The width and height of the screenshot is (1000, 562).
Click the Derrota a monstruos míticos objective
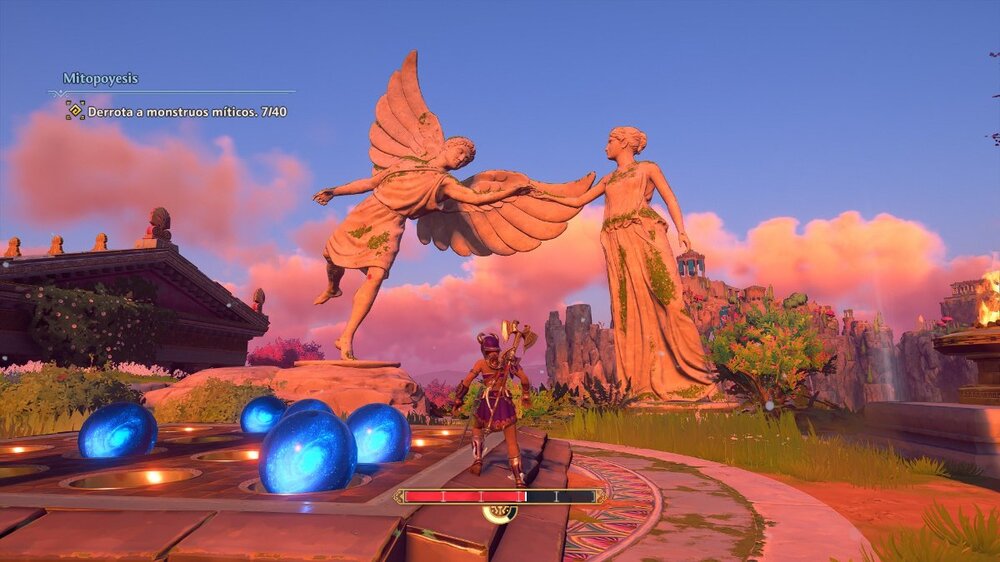187,112
